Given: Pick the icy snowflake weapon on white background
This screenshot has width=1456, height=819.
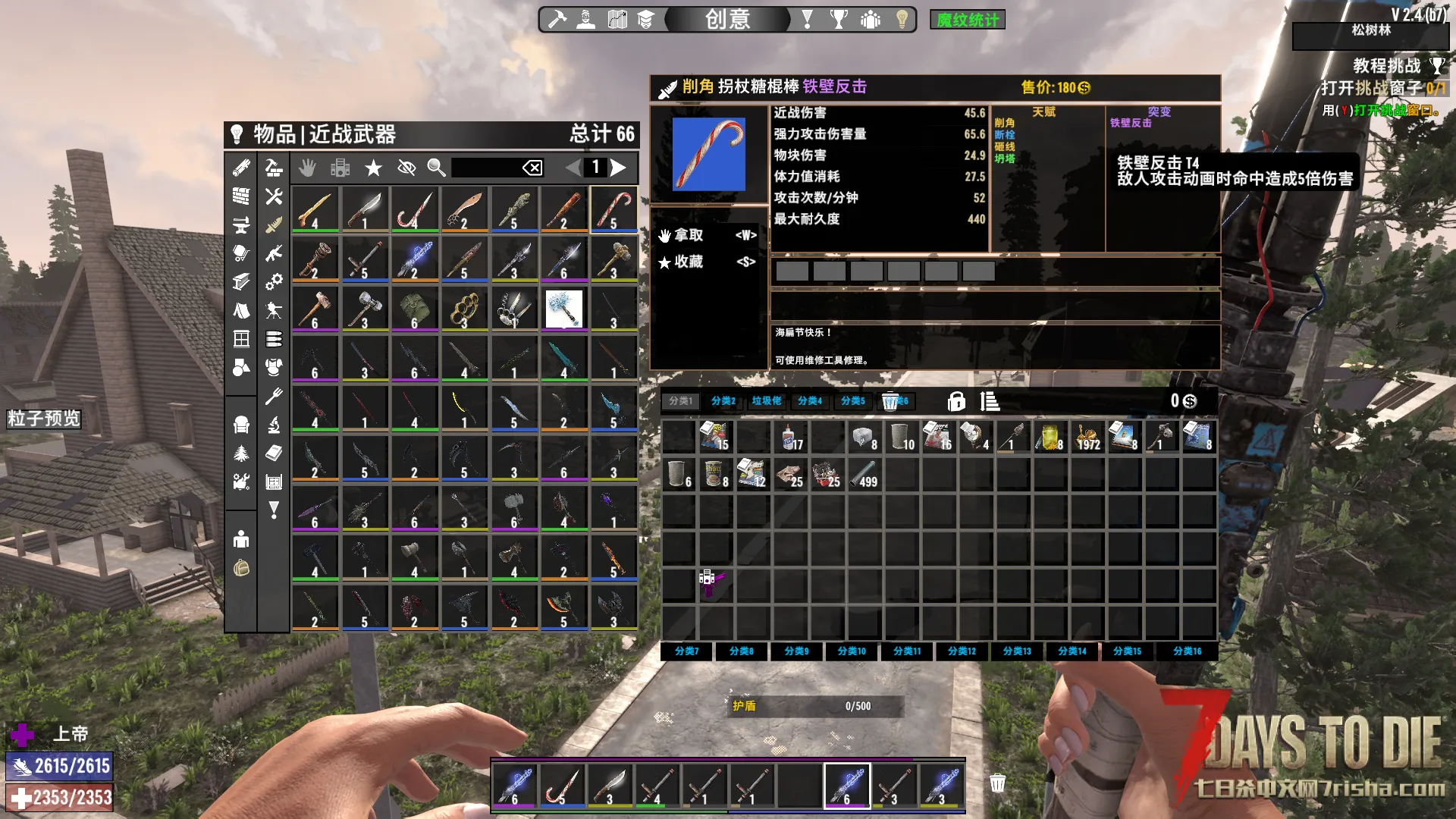Looking at the screenshot, I should 563,309.
